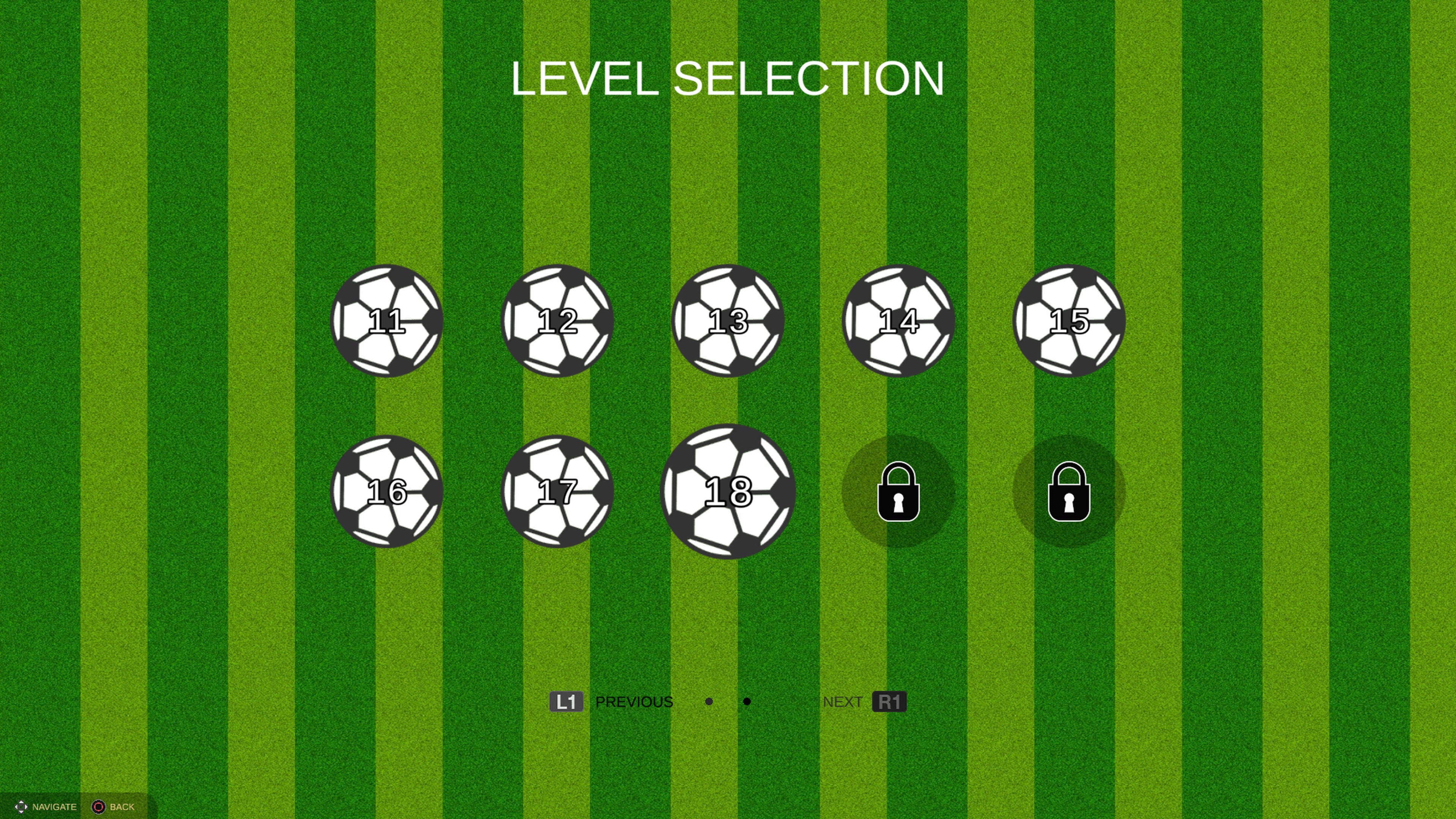Viewport: 1456px width, 819px height.
Task: Click the circle Back button icon
Action: (99, 806)
